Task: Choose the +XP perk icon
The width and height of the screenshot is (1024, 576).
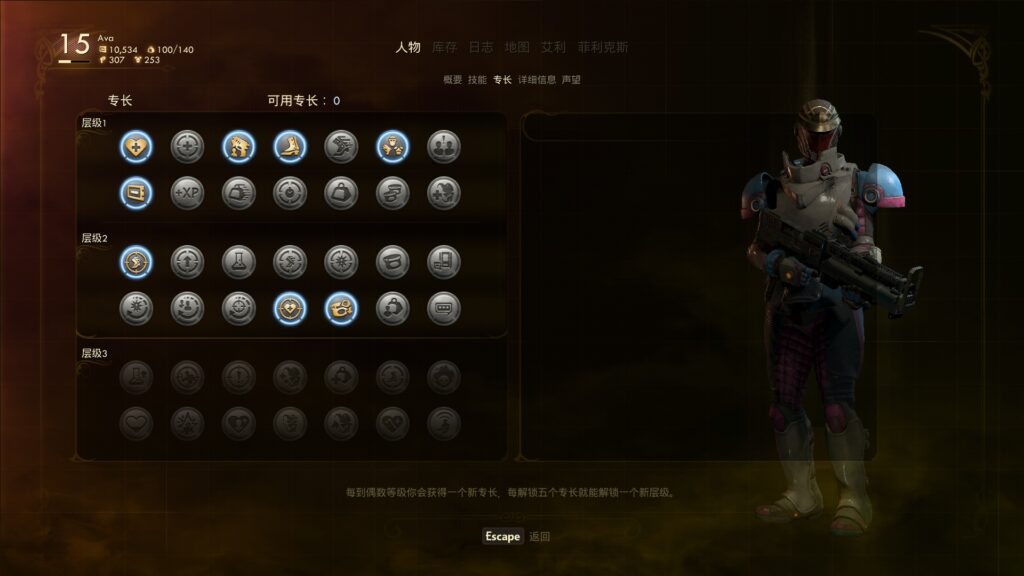Action: pos(187,193)
